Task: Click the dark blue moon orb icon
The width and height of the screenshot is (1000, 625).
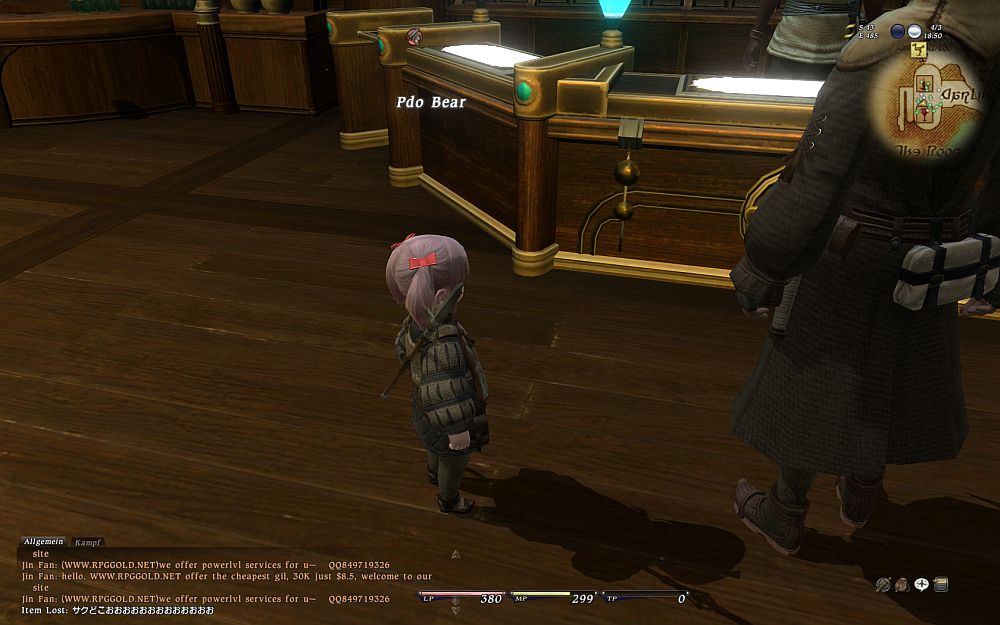Action: tap(897, 30)
